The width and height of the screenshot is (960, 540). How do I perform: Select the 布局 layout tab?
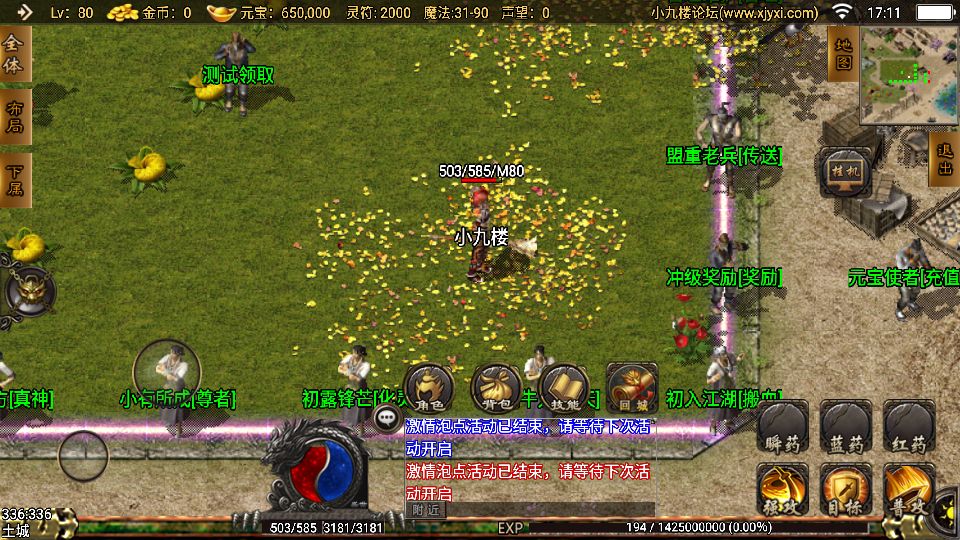[14, 117]
